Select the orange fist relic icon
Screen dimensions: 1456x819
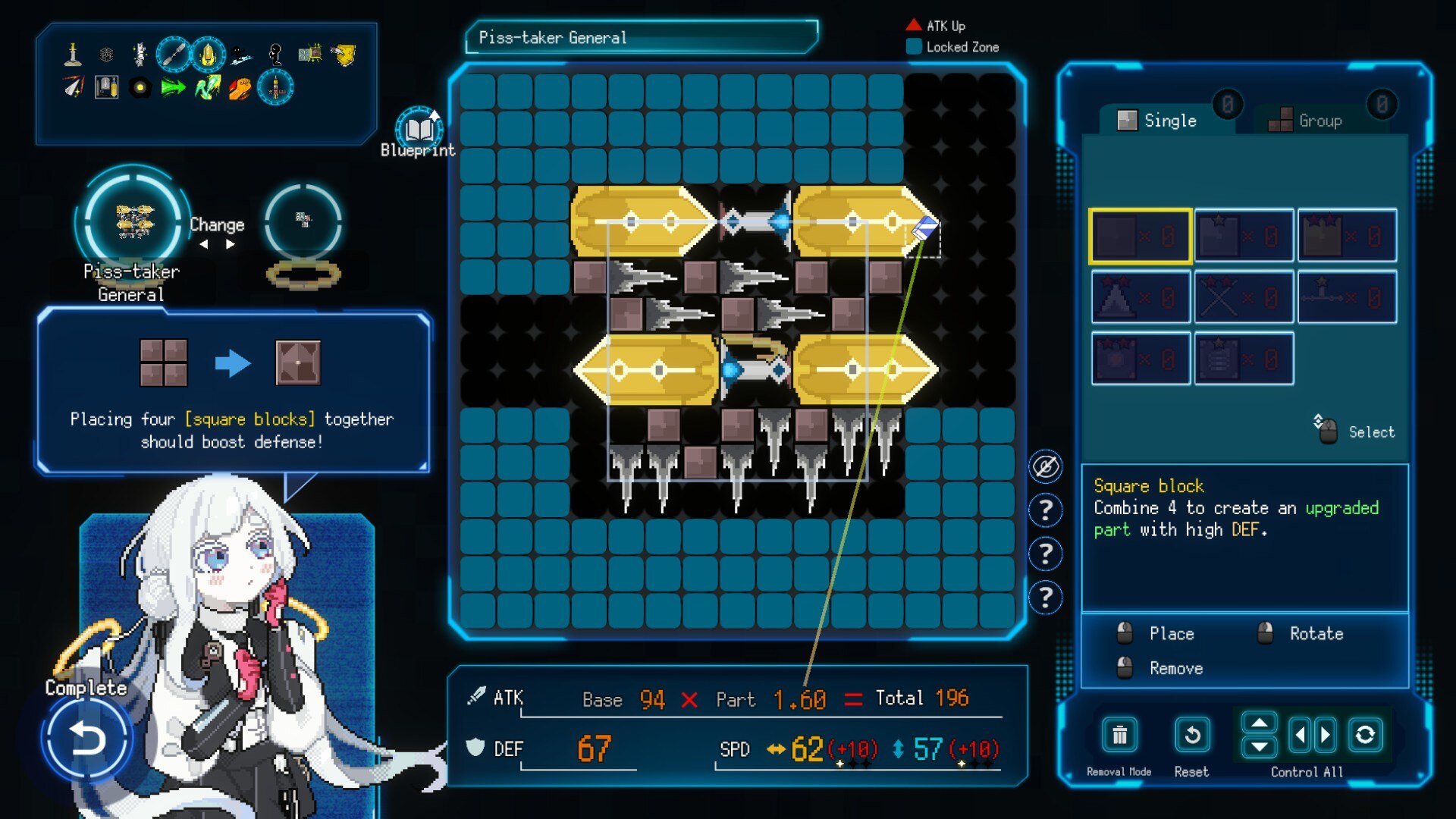click(240, 88)
